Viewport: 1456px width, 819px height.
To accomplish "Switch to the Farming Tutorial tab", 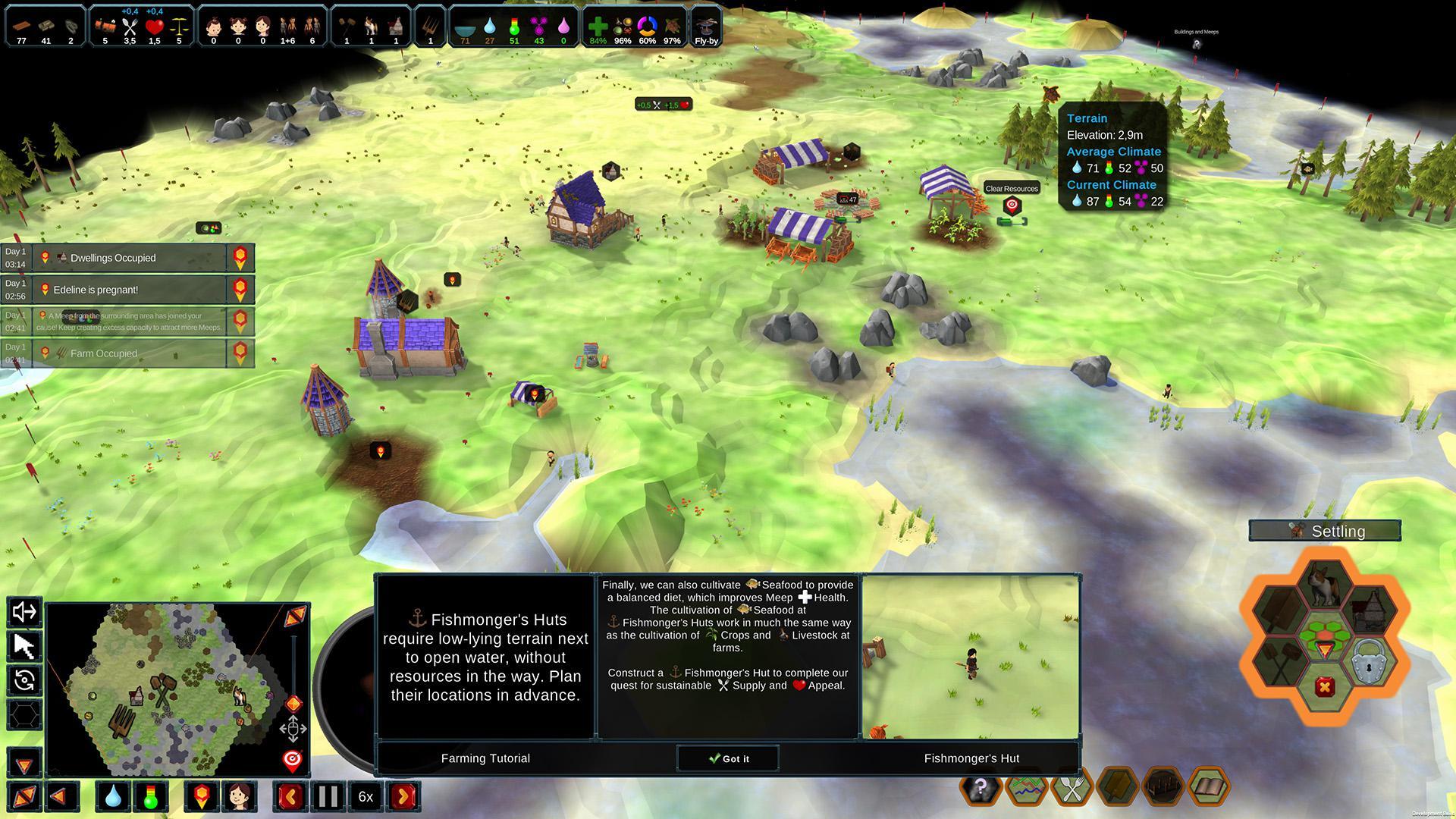I will coord(485,758).
